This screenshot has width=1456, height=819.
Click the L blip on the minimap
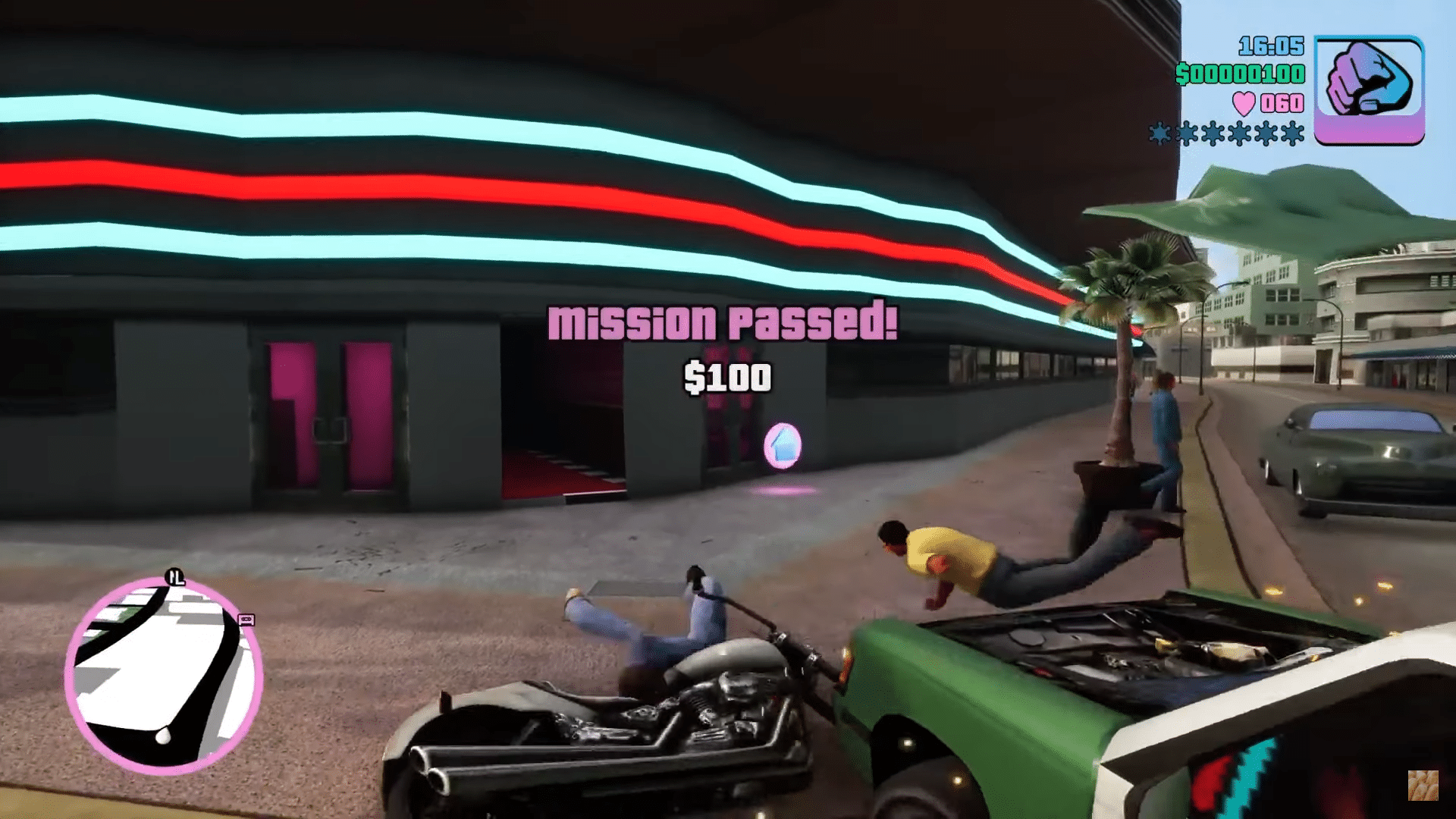click(x=175, y=578)
